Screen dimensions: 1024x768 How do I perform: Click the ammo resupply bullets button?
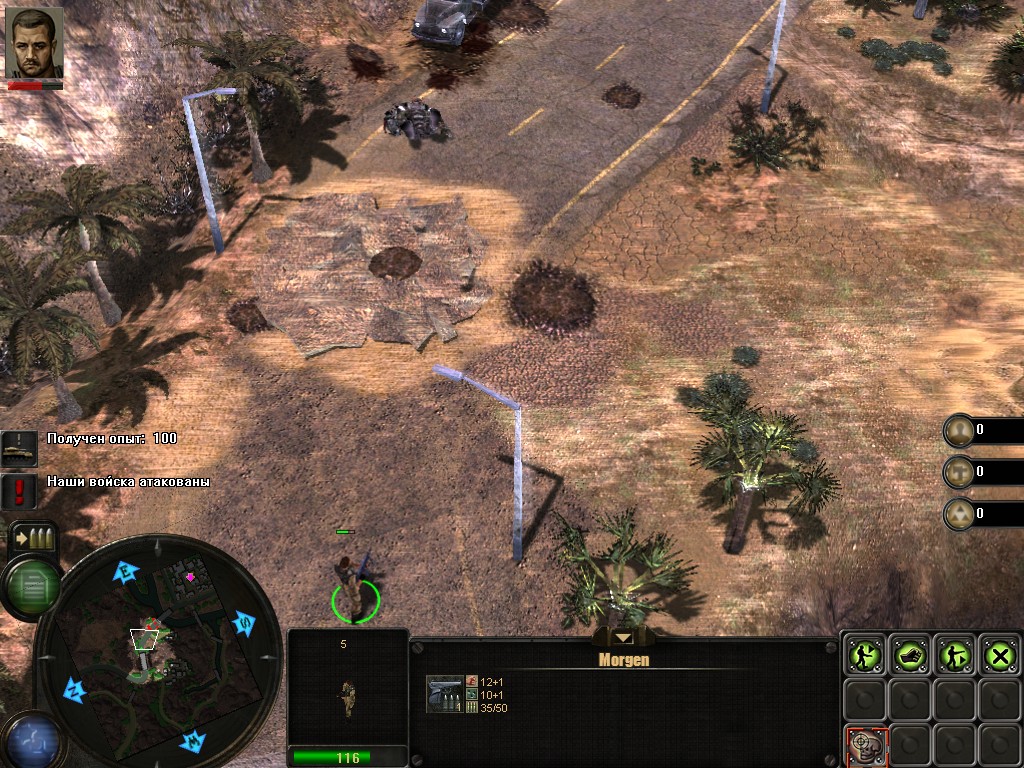[32, 539]
